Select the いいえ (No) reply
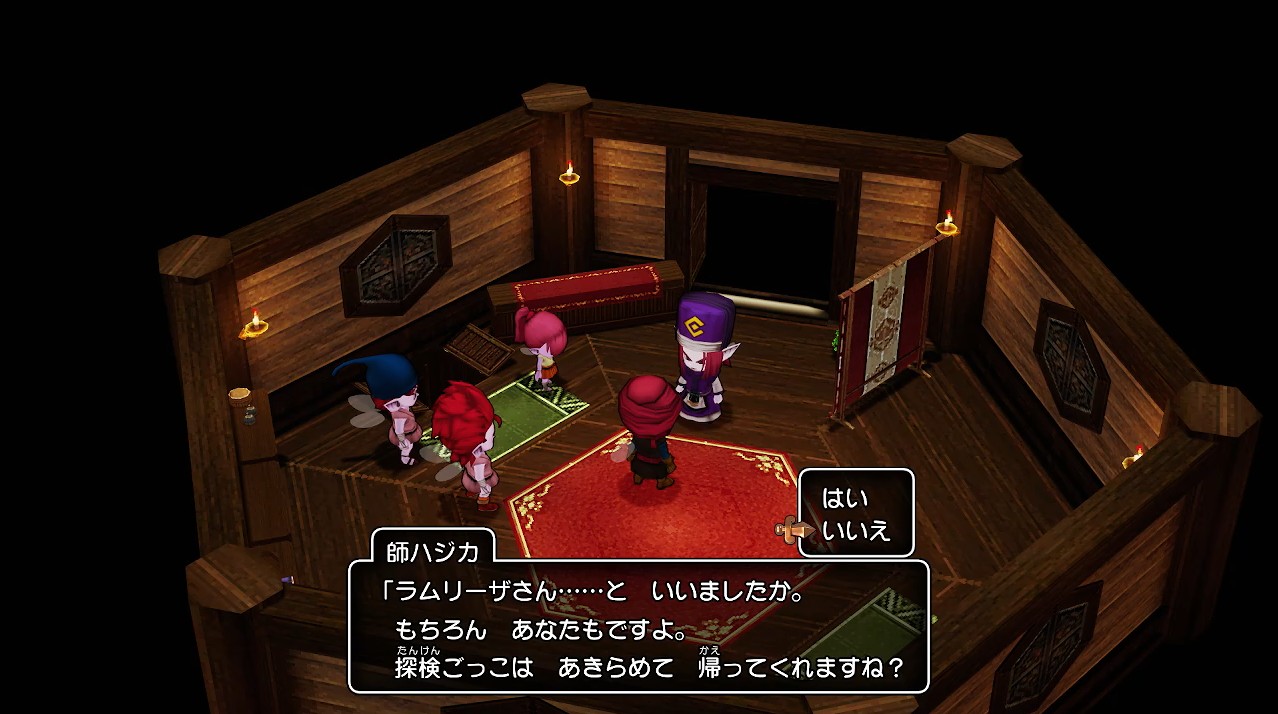Image resolution: width=1278 pixels, height=714 pixels. (855, 530)
